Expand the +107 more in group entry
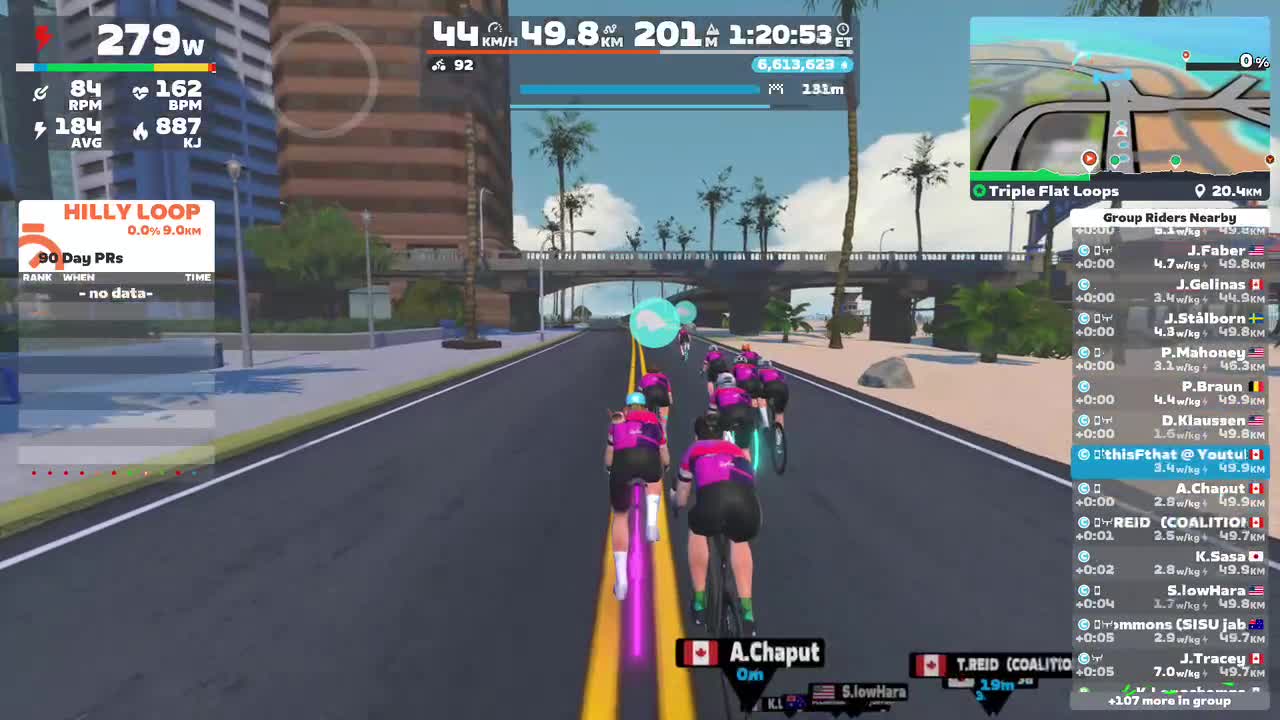The image size is (1280, 720). point(1170,701)
